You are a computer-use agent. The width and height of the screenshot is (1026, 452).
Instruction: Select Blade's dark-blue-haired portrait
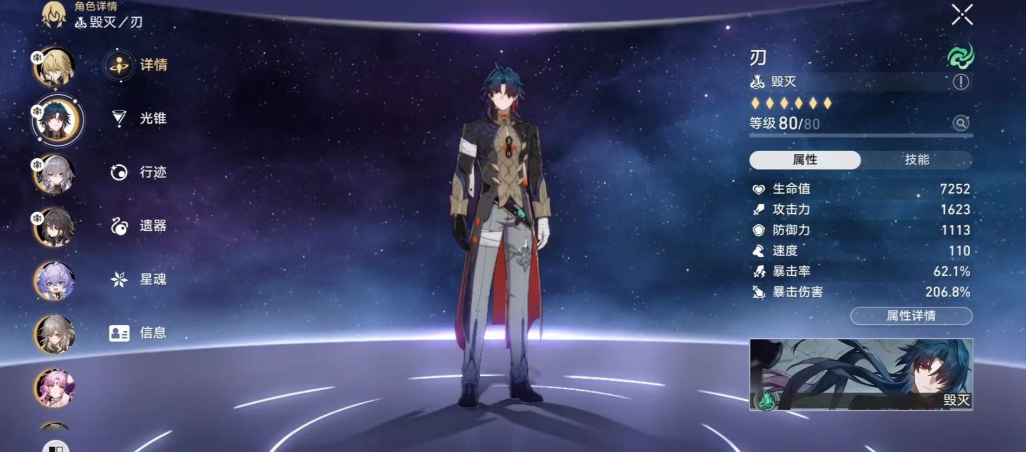point(56,120)
